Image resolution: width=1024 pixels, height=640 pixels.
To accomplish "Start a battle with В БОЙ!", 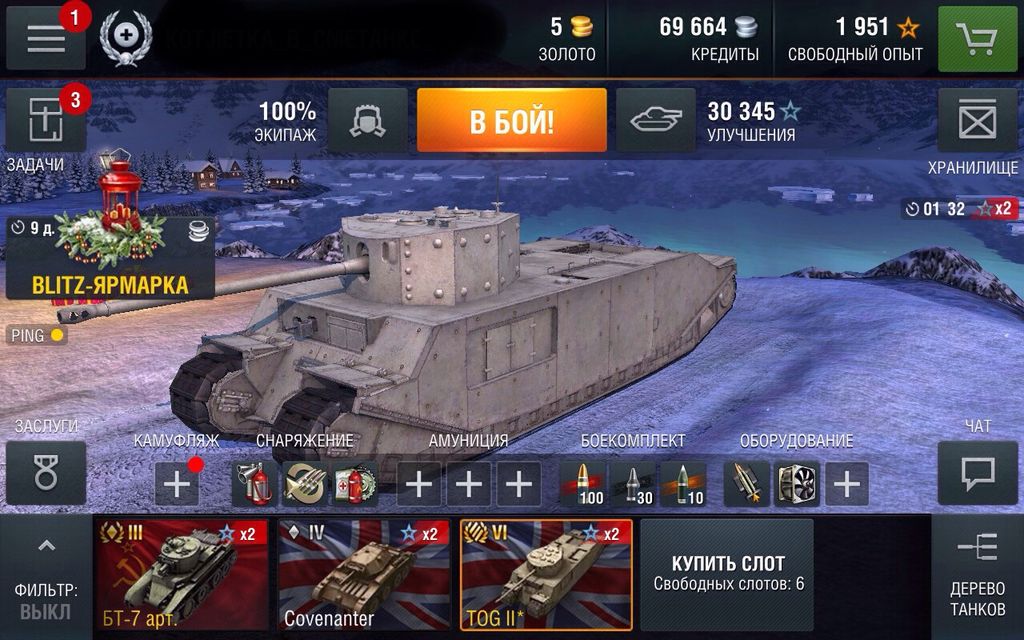I will click(x=511, y=121).
